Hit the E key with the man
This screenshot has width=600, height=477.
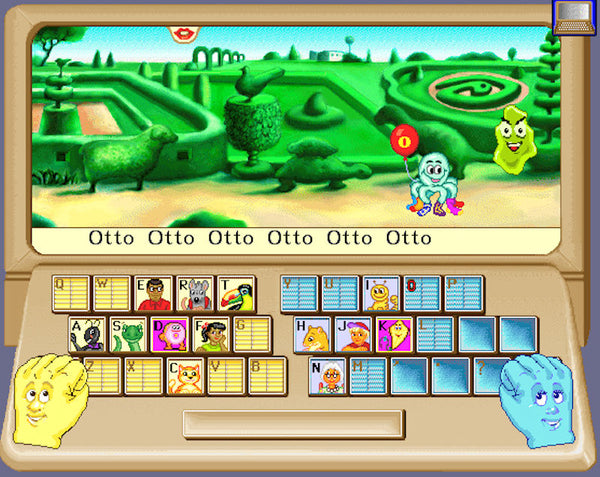pyautogui.click(x=153, y=294)
